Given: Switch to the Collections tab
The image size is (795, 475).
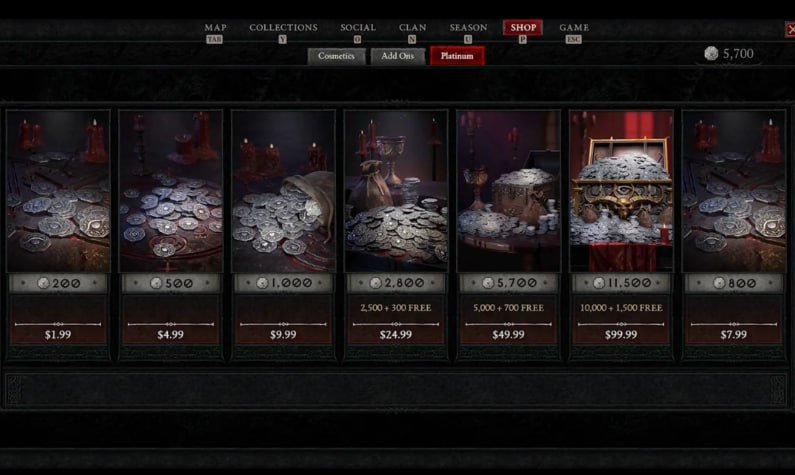Looking at the screenshot, I should tap(283, 28).
